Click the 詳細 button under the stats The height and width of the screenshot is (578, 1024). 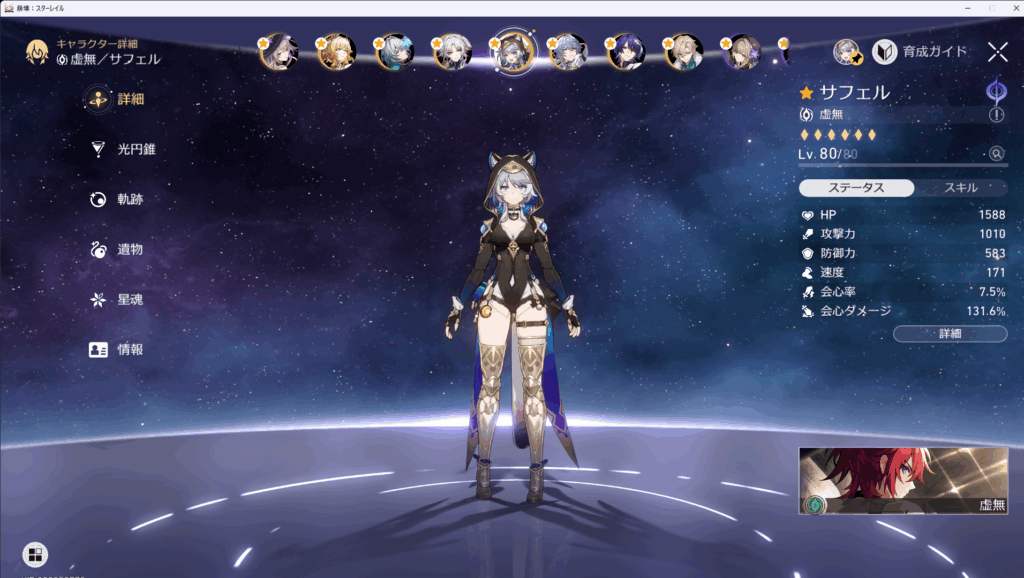(x=950, y=334)
